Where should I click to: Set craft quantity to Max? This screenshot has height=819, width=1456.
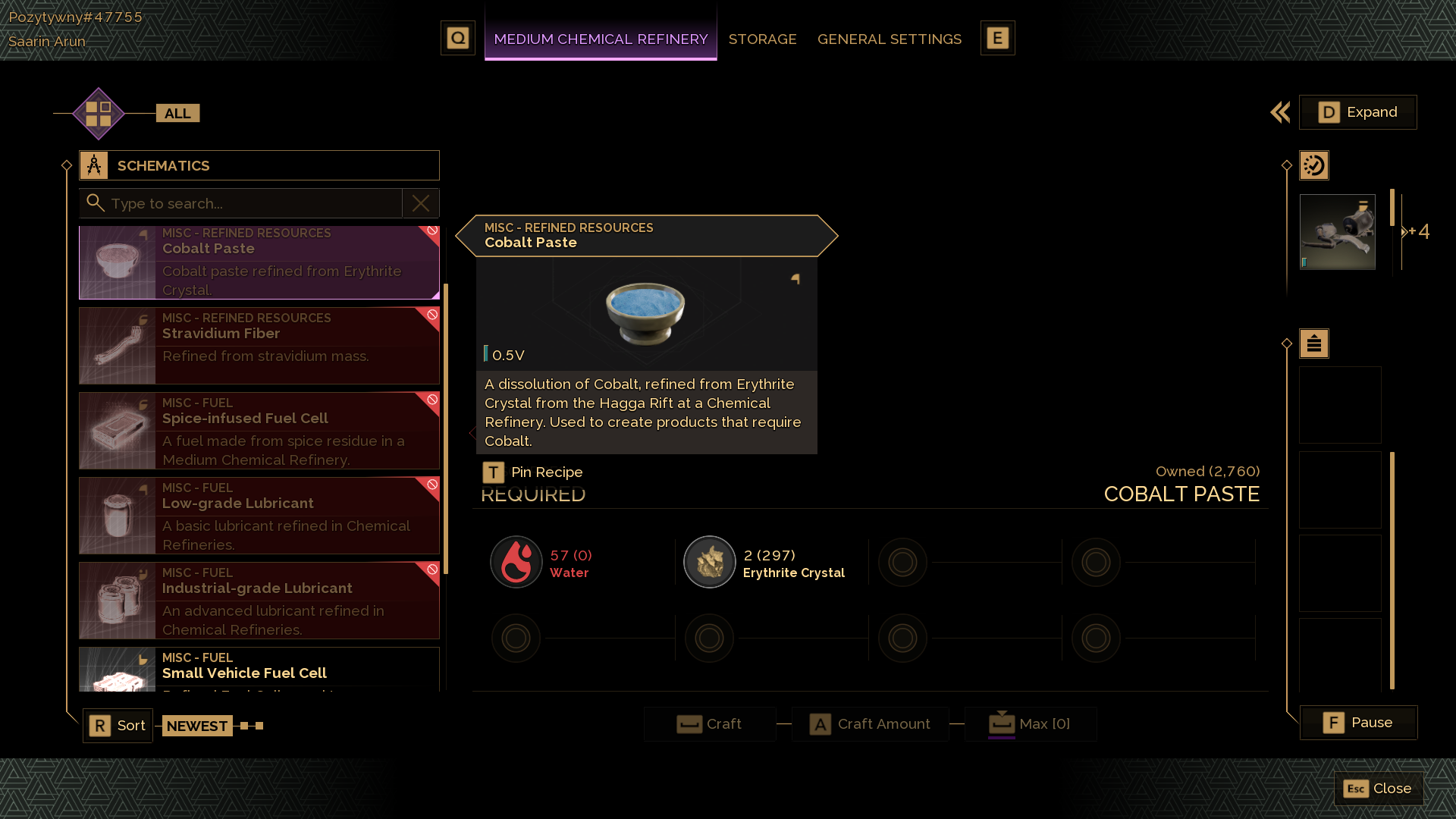pos(1030,724)
